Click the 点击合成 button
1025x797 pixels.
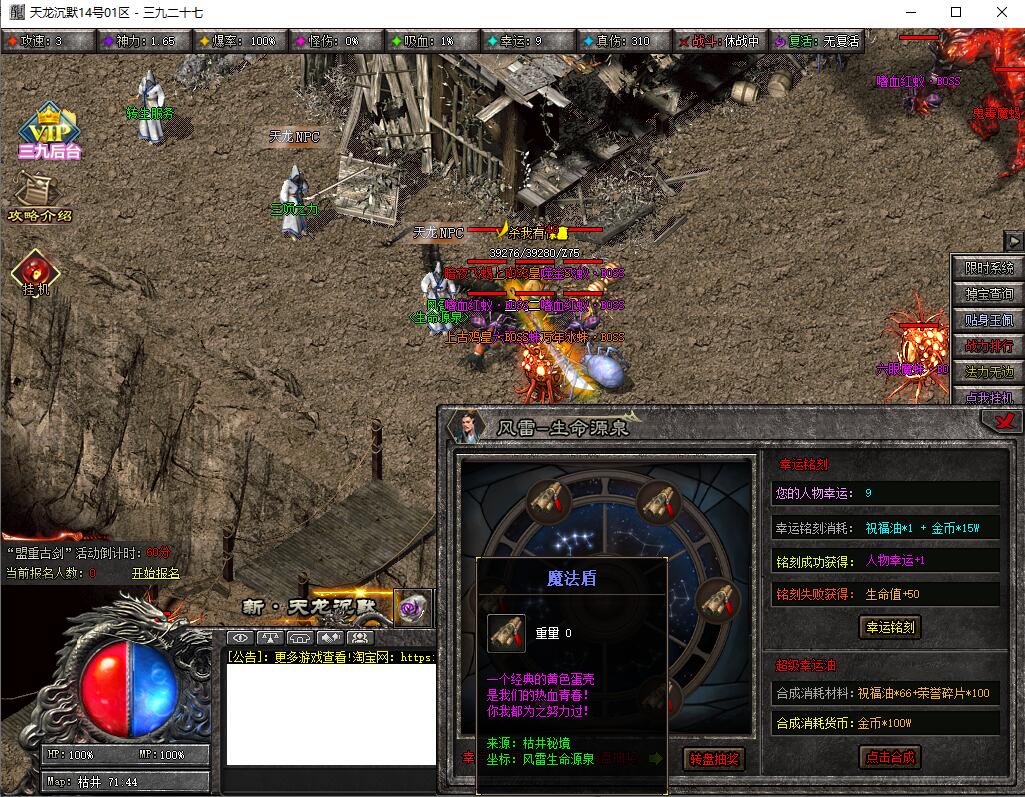890,757
